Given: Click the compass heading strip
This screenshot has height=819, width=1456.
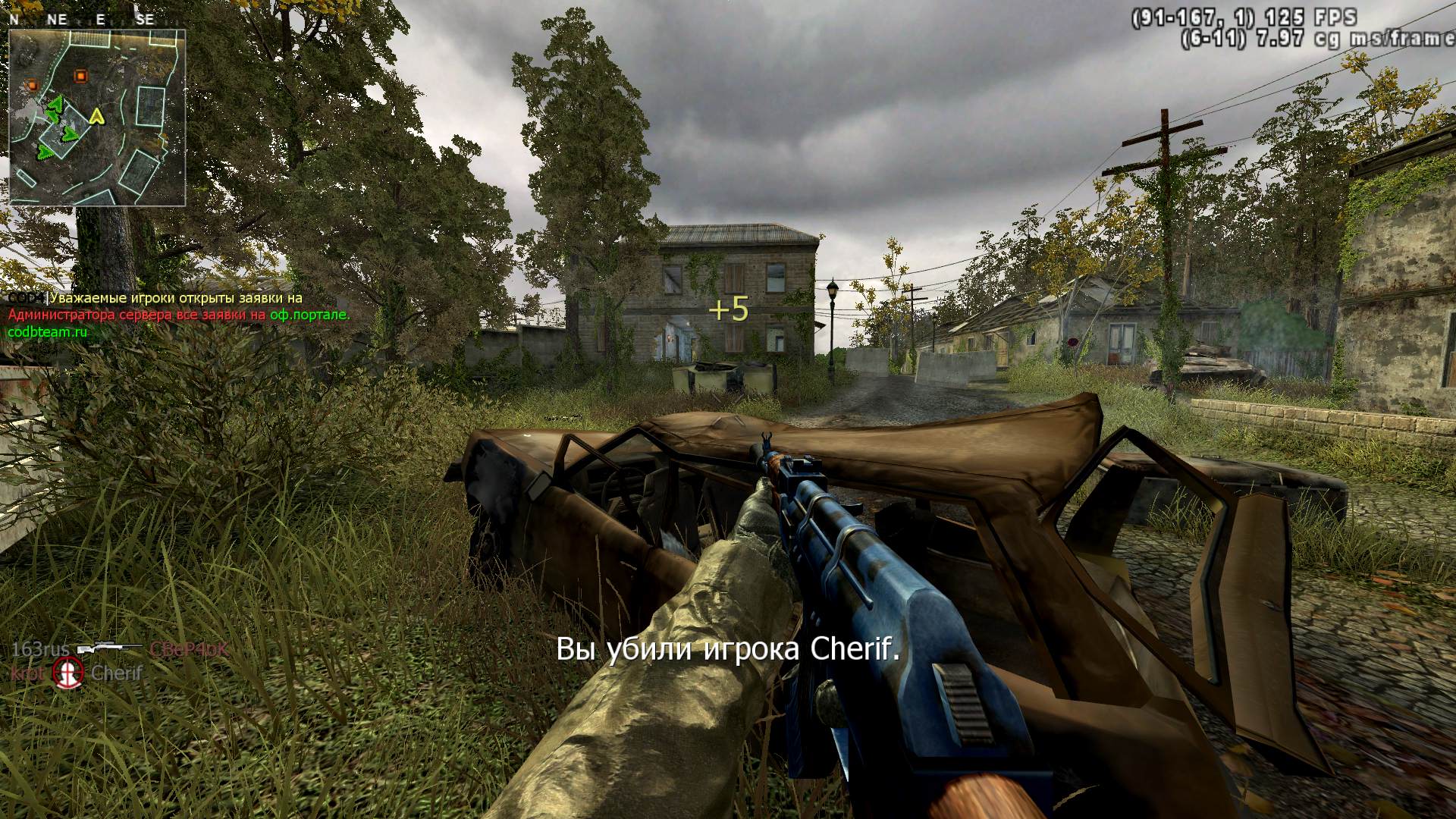Looking at the screenshot, I should tap(83, 20).
